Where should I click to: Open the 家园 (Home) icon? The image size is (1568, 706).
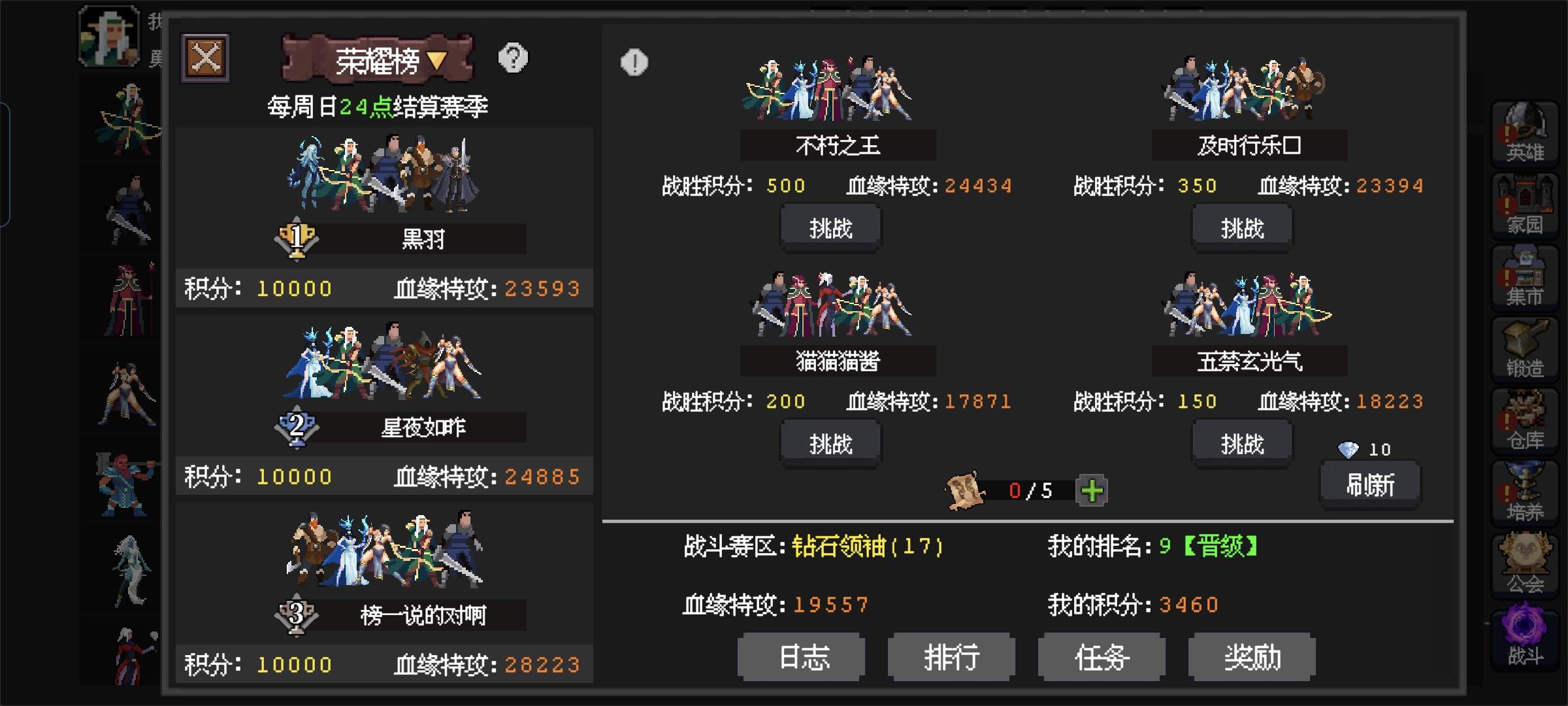1526,203
